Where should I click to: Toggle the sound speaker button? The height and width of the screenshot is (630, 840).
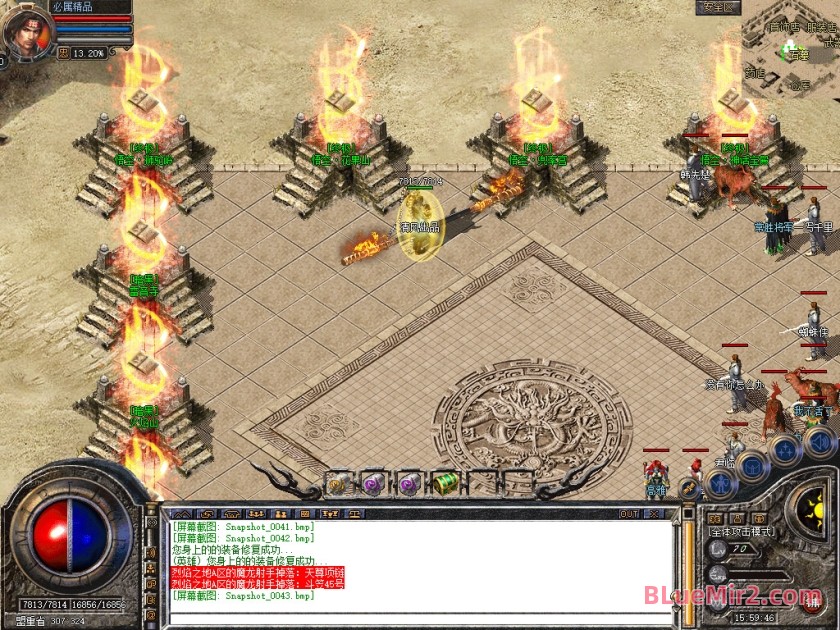click(x=819, y=440)
